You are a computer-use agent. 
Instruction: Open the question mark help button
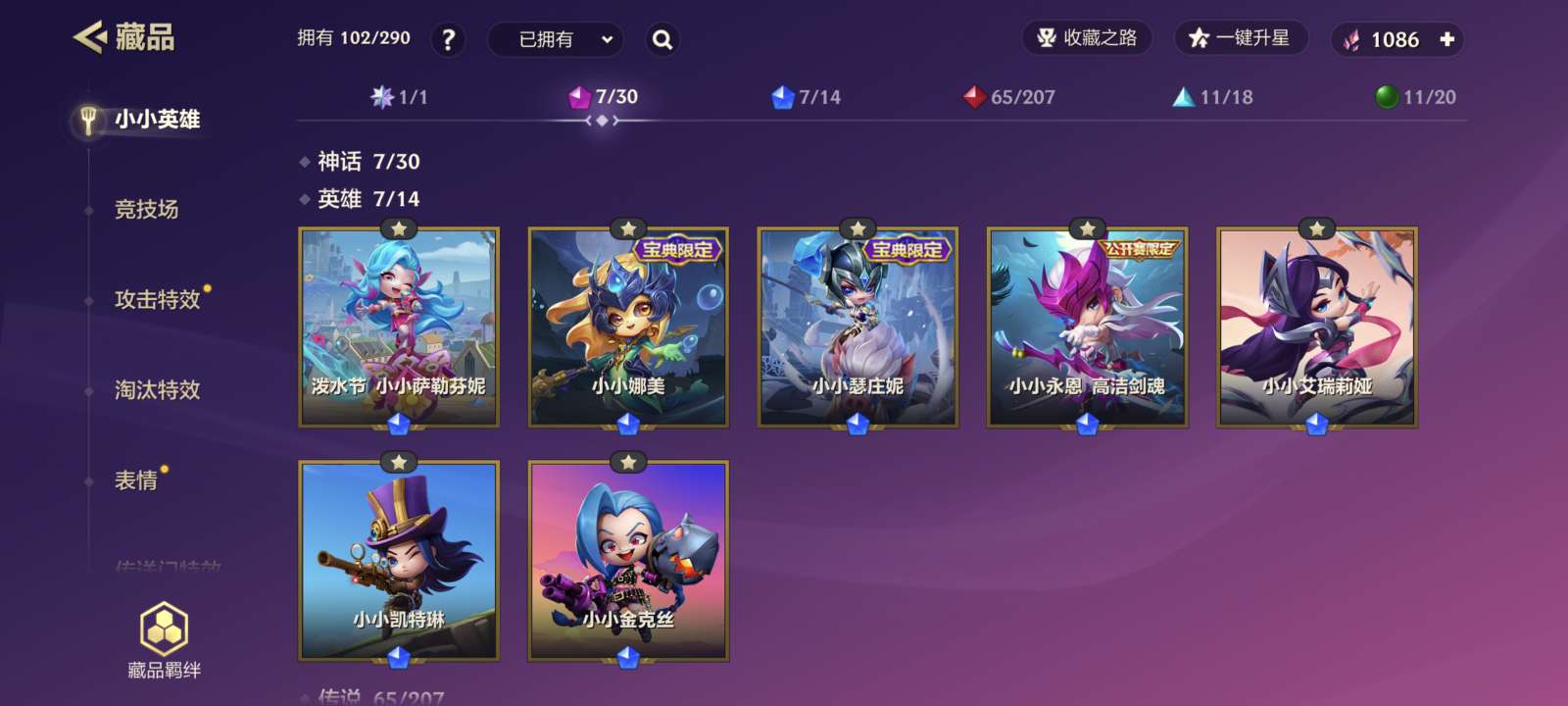[448, 39]
